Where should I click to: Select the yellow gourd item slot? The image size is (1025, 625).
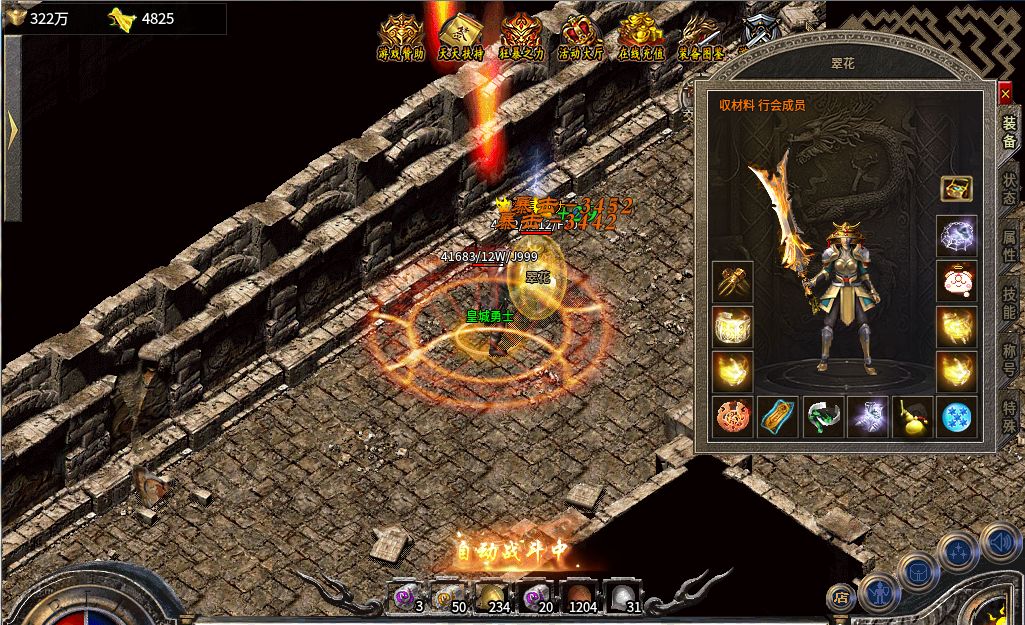912,417
